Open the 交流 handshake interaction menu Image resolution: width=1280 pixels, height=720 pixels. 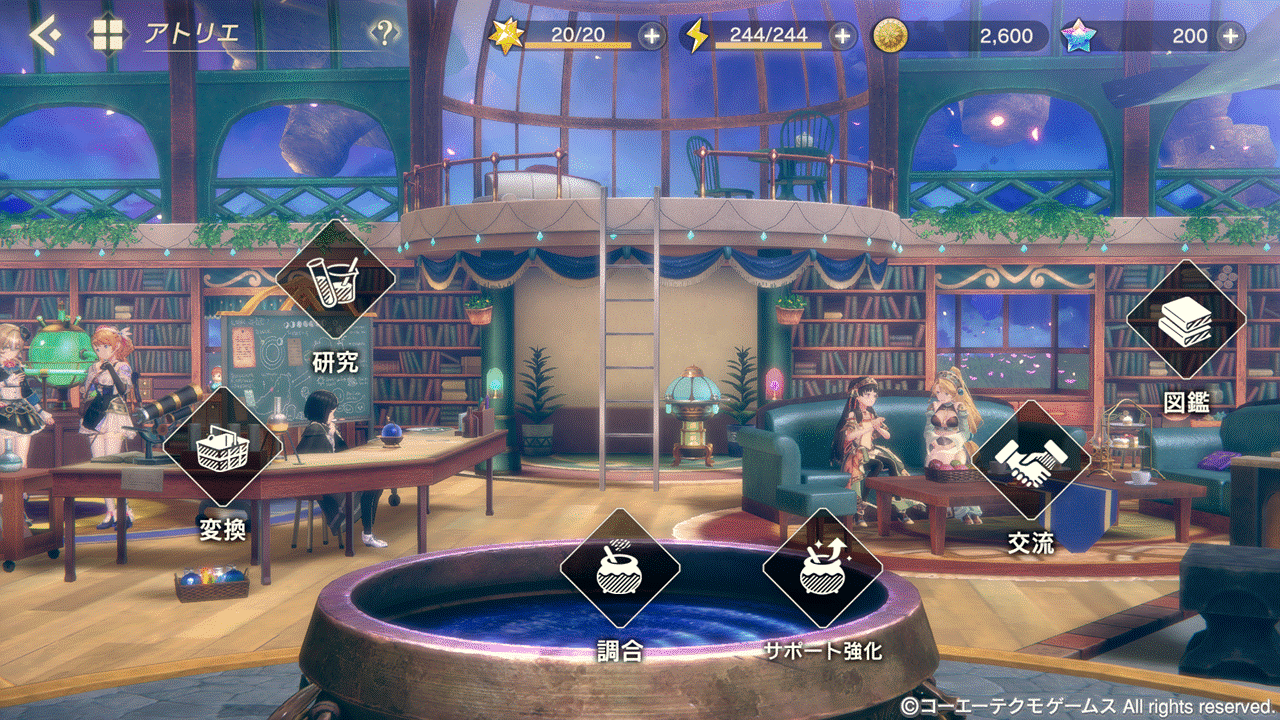pyautogui.click(x=1031, y=461)
